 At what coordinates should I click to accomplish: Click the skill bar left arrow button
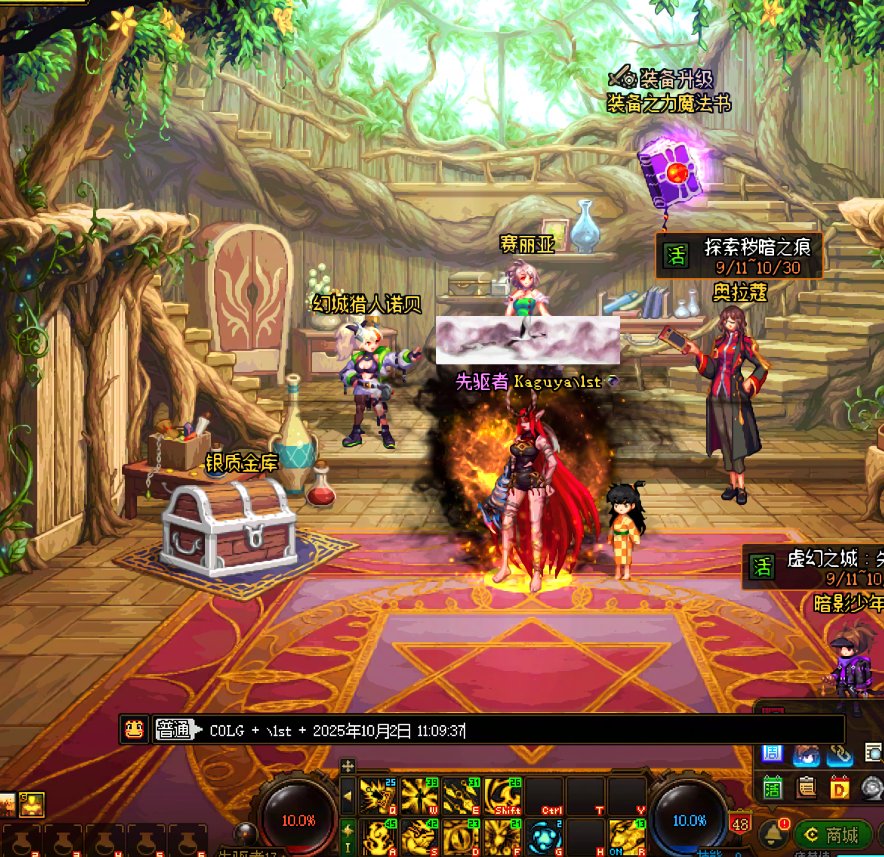(x=347, y=797)
